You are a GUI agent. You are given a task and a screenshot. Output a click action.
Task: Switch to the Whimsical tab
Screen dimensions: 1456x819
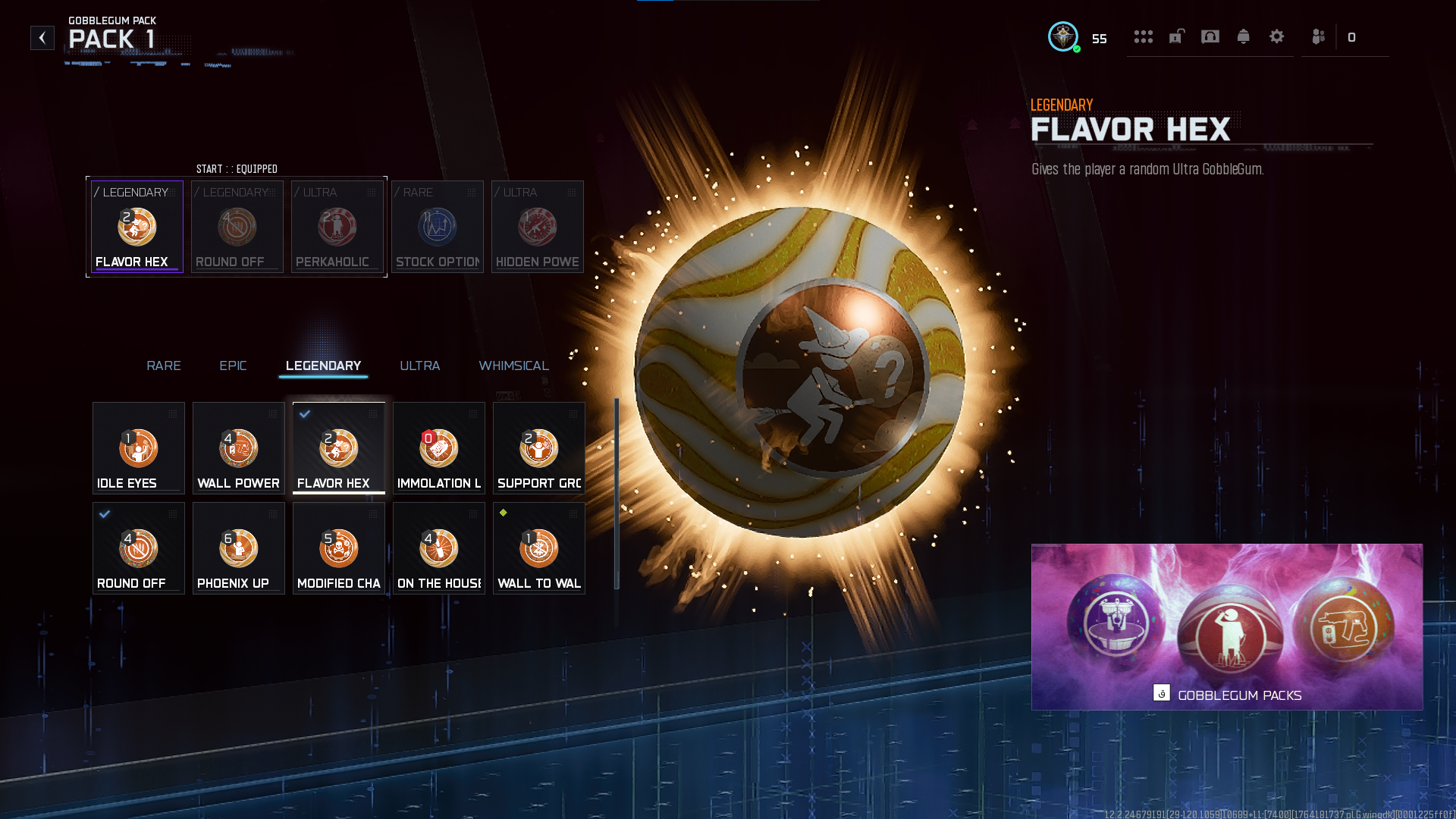[513, 366]
